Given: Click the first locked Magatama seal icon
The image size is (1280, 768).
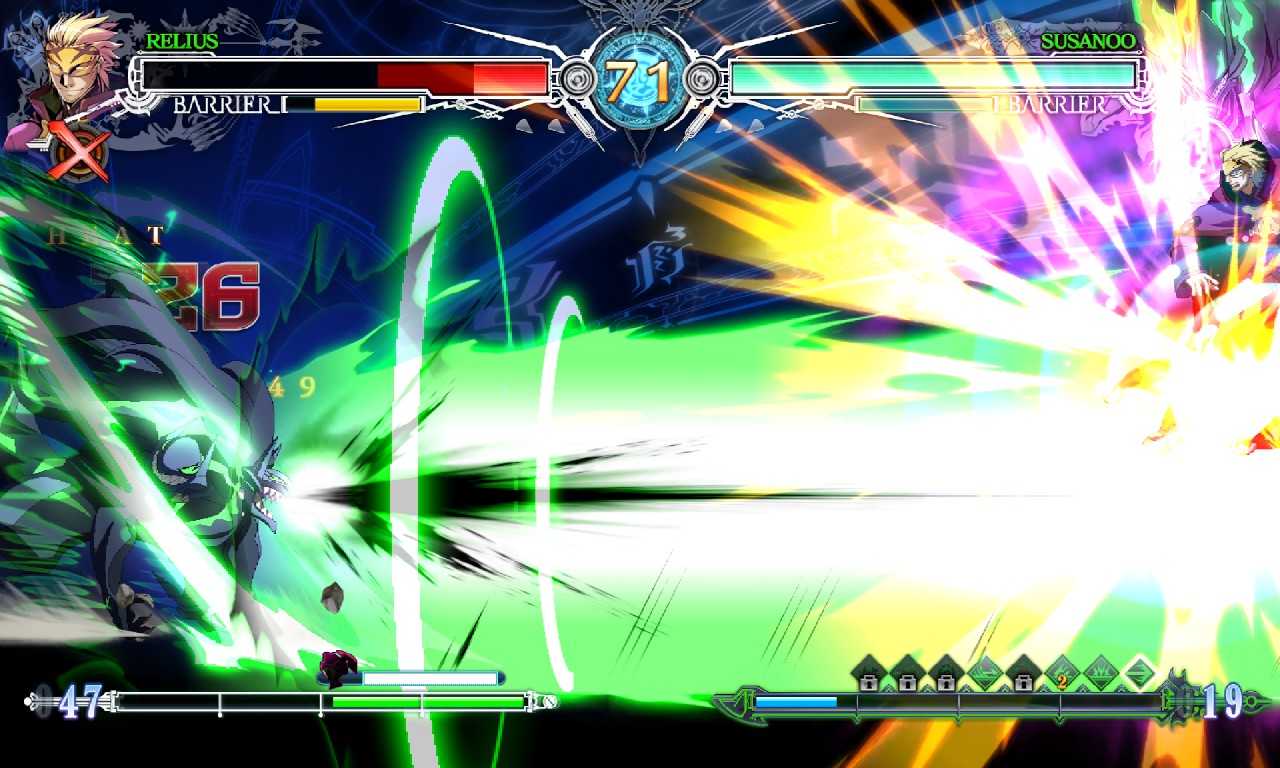Looking at the screenshot, I should point(867,672).
